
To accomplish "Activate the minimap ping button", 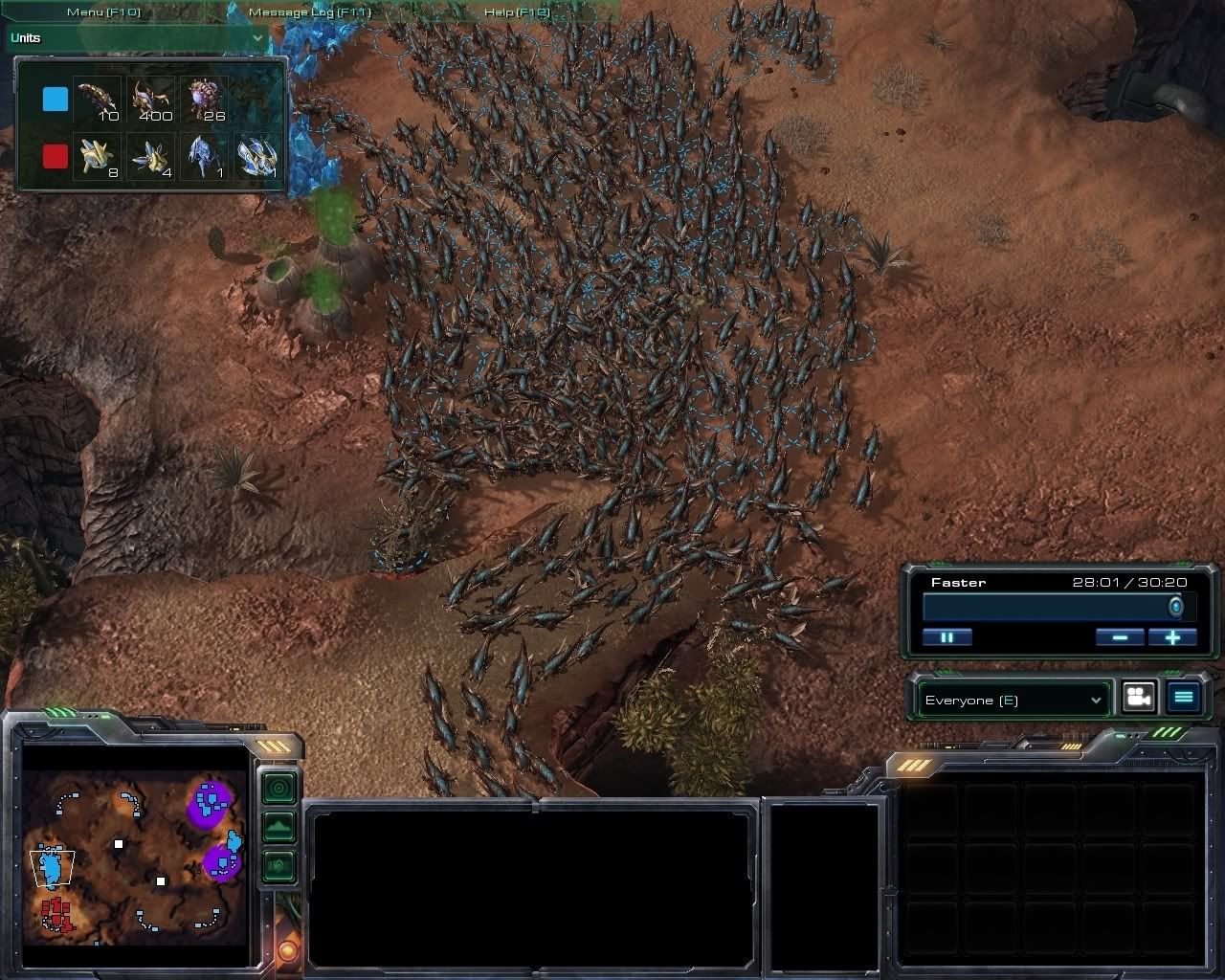I will [x=278, y=789].
